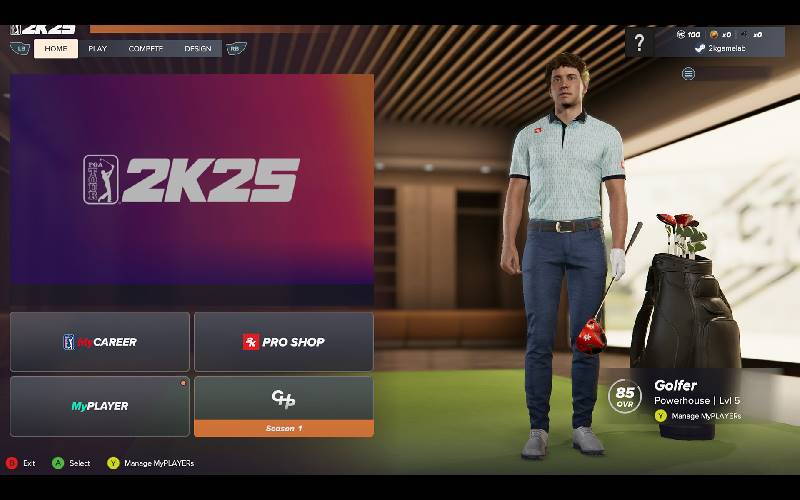Select the DESIGN tab
The image size is (800, 500).
pyautogui.click(x=197, y=48)
